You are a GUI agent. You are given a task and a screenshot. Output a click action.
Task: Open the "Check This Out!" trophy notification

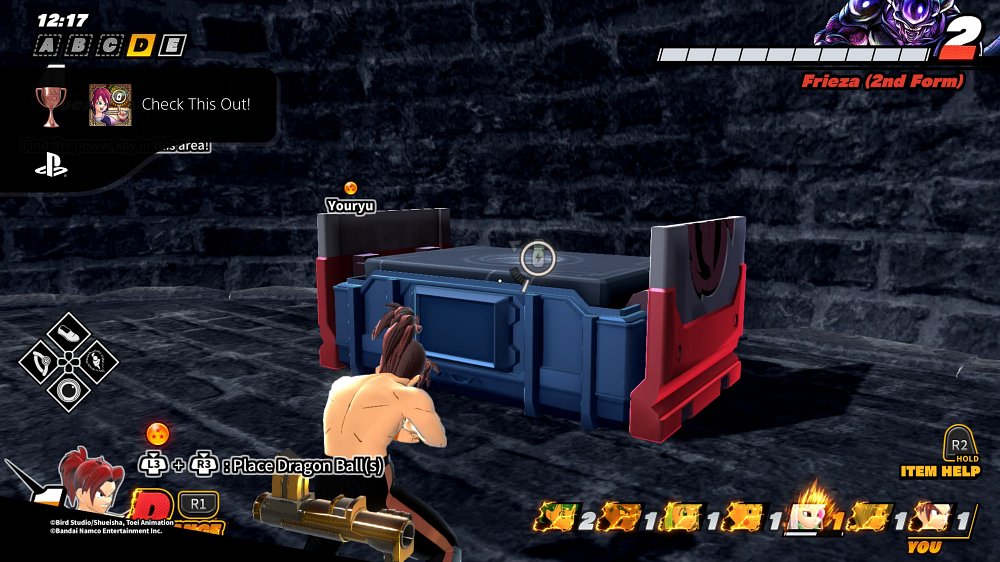(196, 104)
